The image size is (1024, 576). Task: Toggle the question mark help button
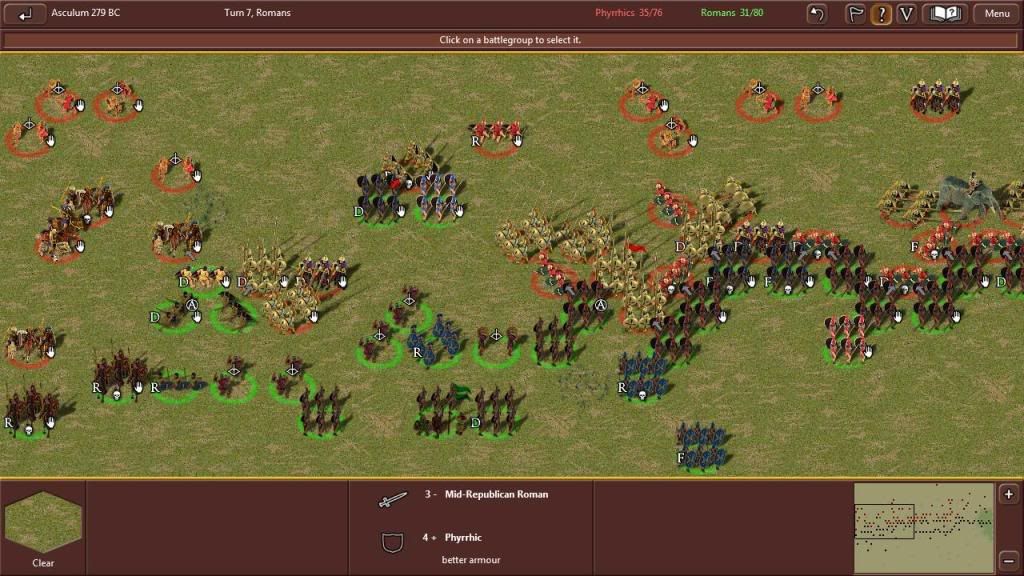[x=881, y=14]
